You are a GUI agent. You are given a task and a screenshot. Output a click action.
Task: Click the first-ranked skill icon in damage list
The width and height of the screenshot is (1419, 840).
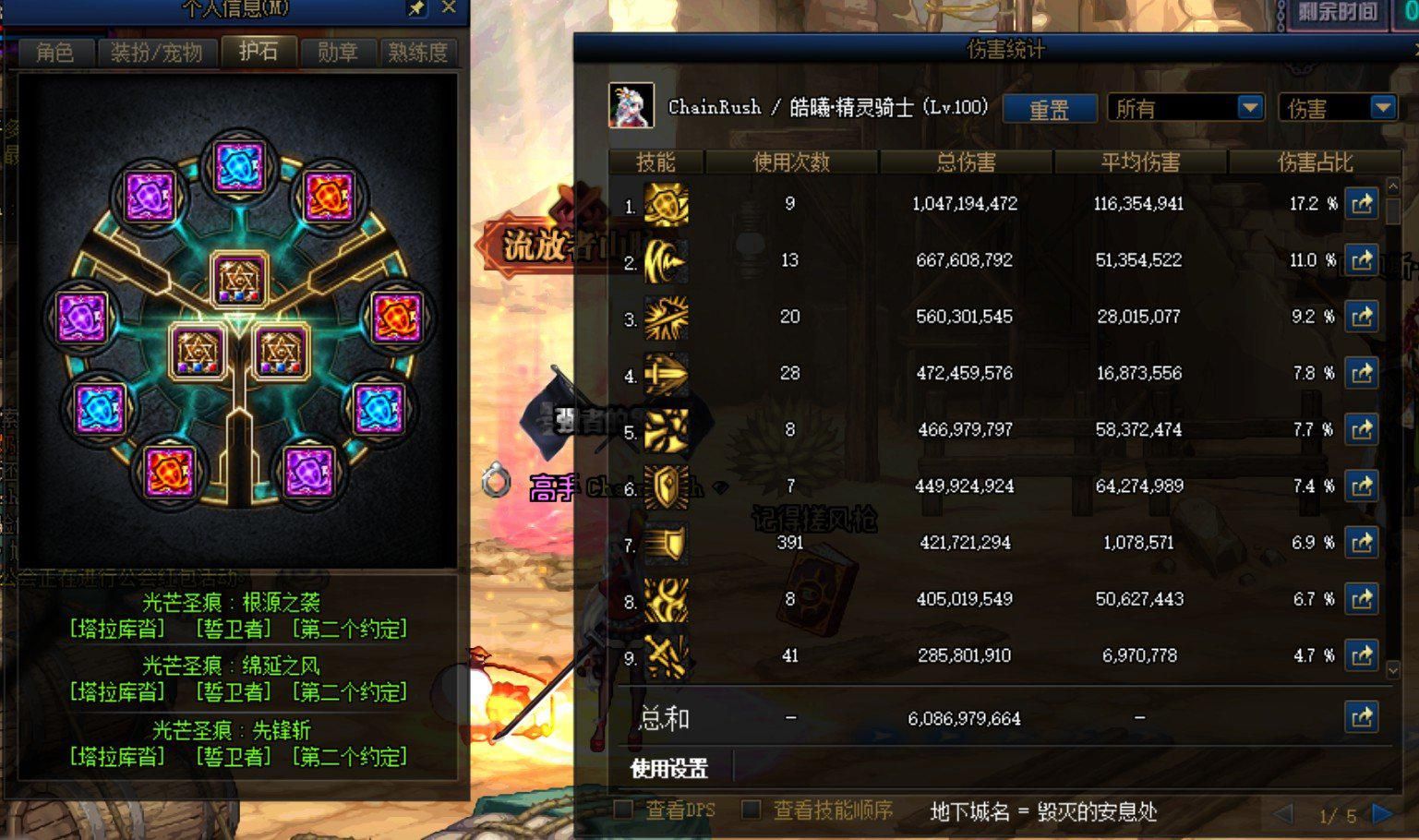[x=666, y=204]
